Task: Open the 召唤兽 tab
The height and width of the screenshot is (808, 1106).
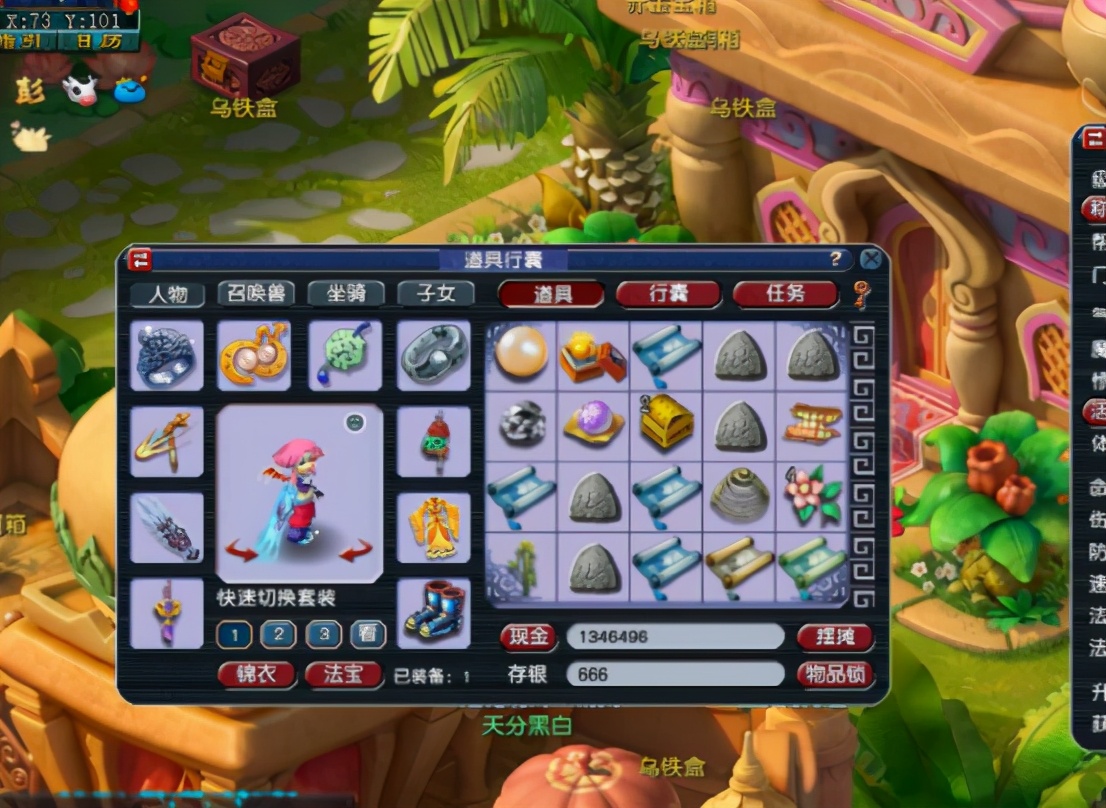Action: click(x=255, y=293)
